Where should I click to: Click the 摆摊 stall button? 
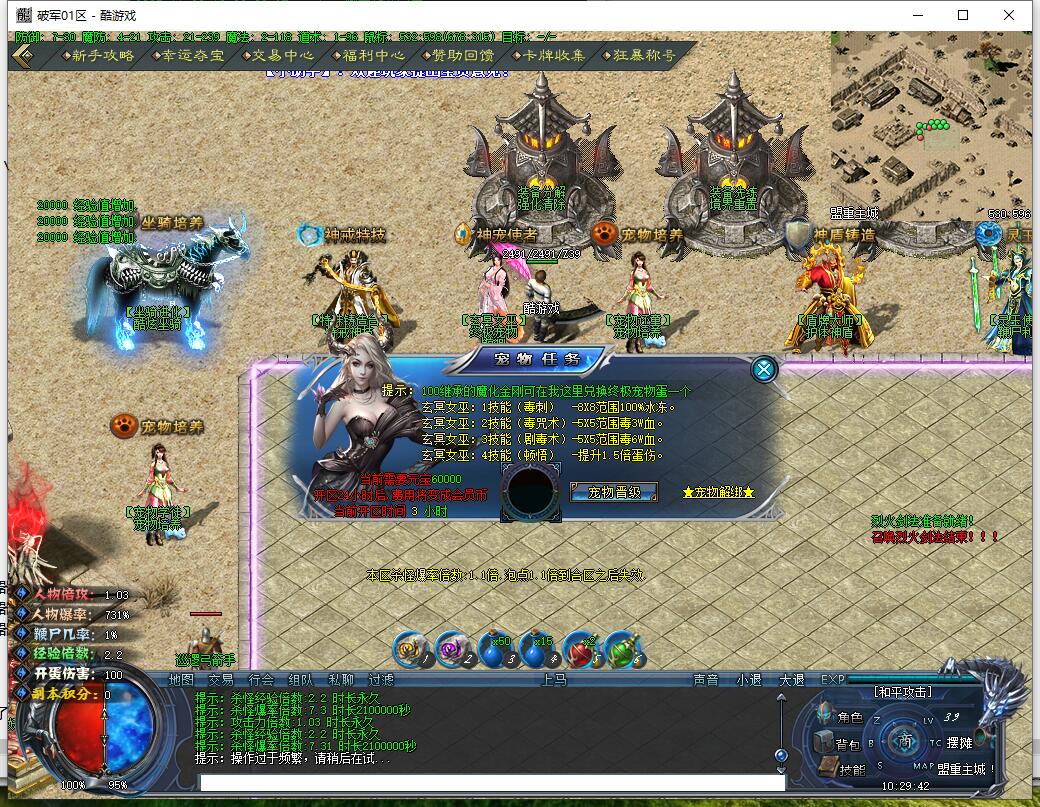pyautogui.click(x=958, y=743)
